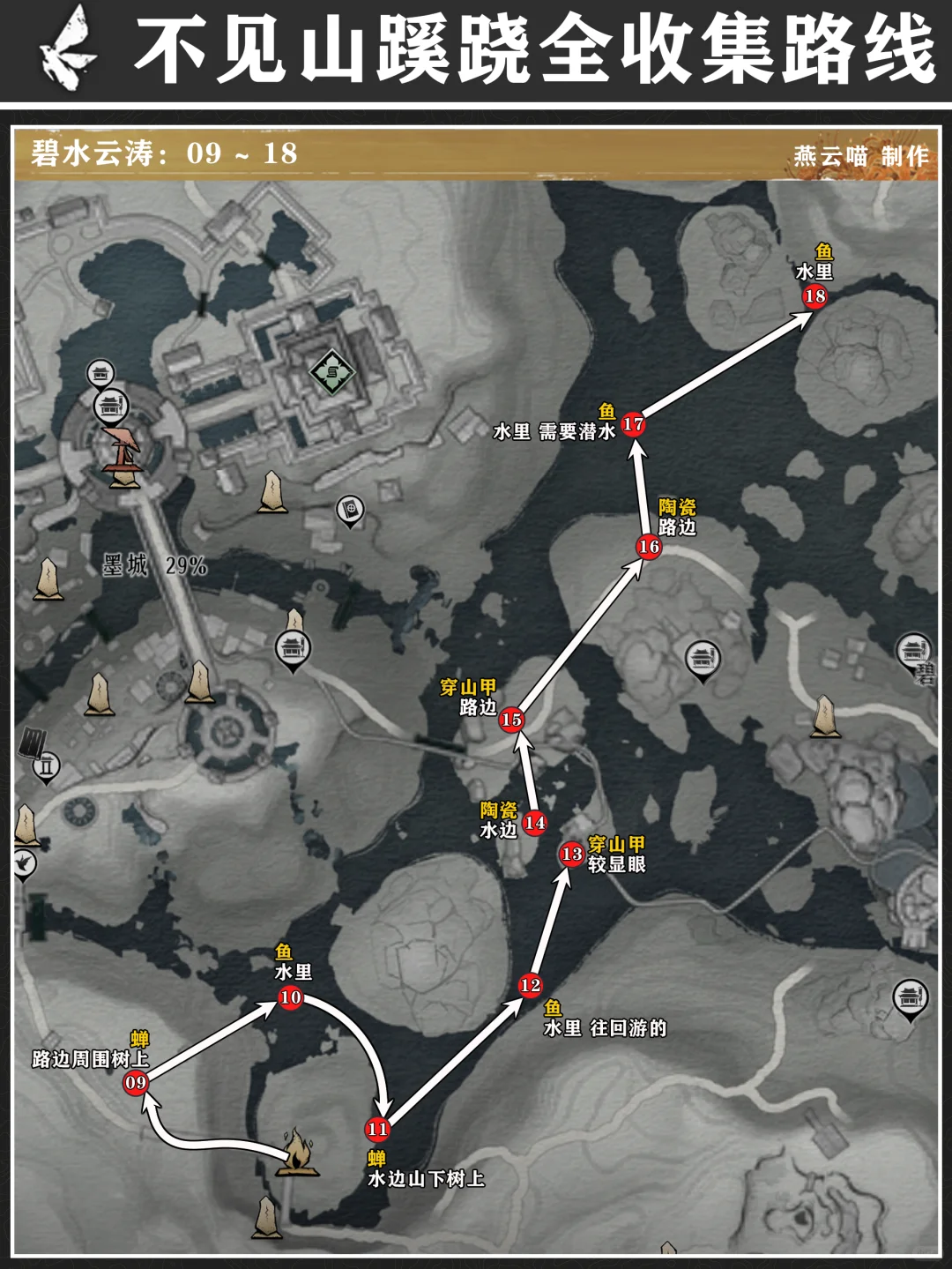The image size is (952, 1269).
Task: Click red marker 13 on the route
Action: tap(571, 854)
